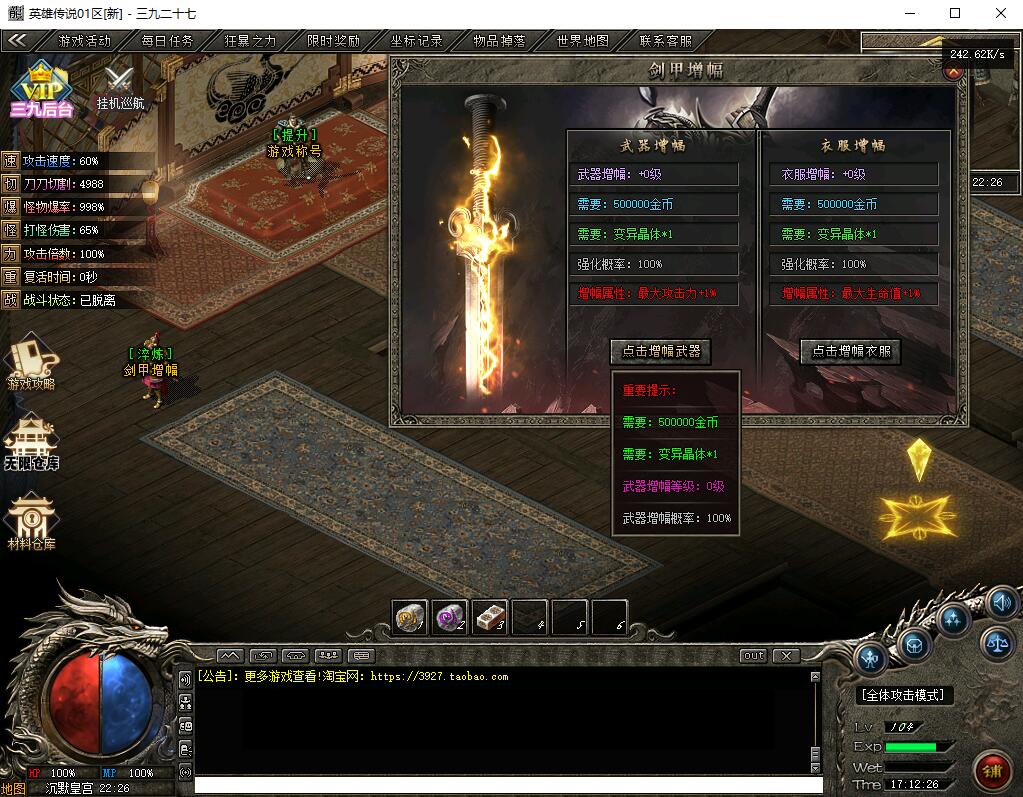Close the 剑甲增幅 panel
Image resolution: width=1023 pixels, height=797 pixels.
coord(951,72)
